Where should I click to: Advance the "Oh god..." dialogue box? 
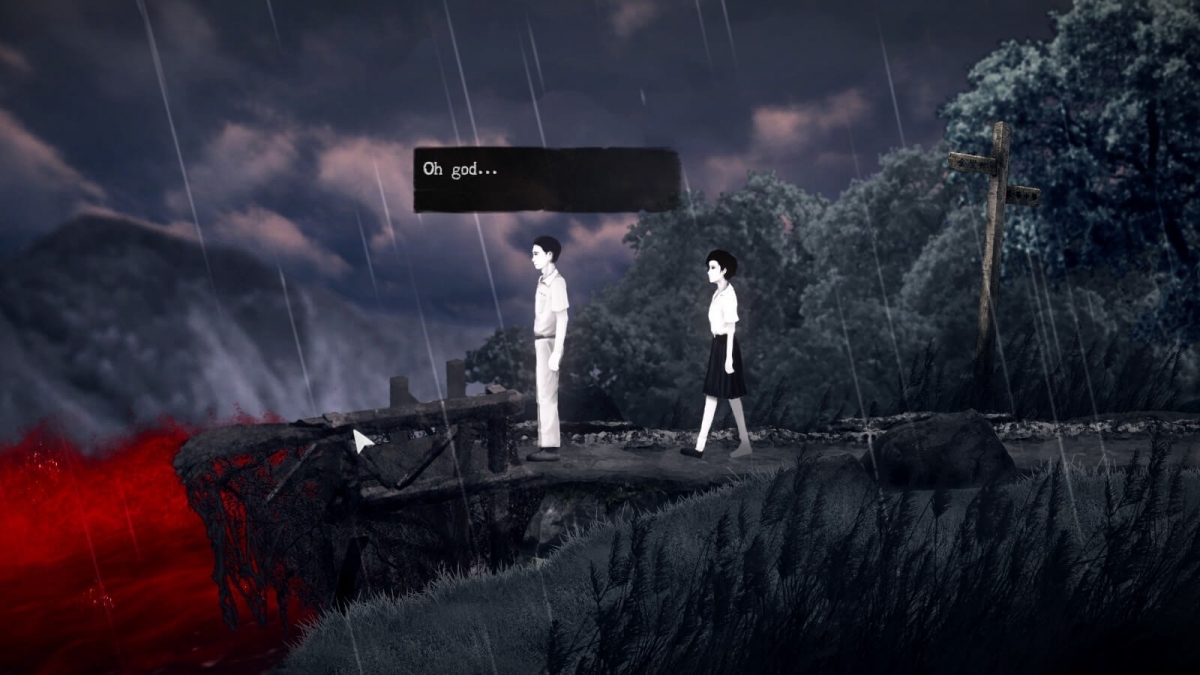pyautogui.click(x=546, y=180)
